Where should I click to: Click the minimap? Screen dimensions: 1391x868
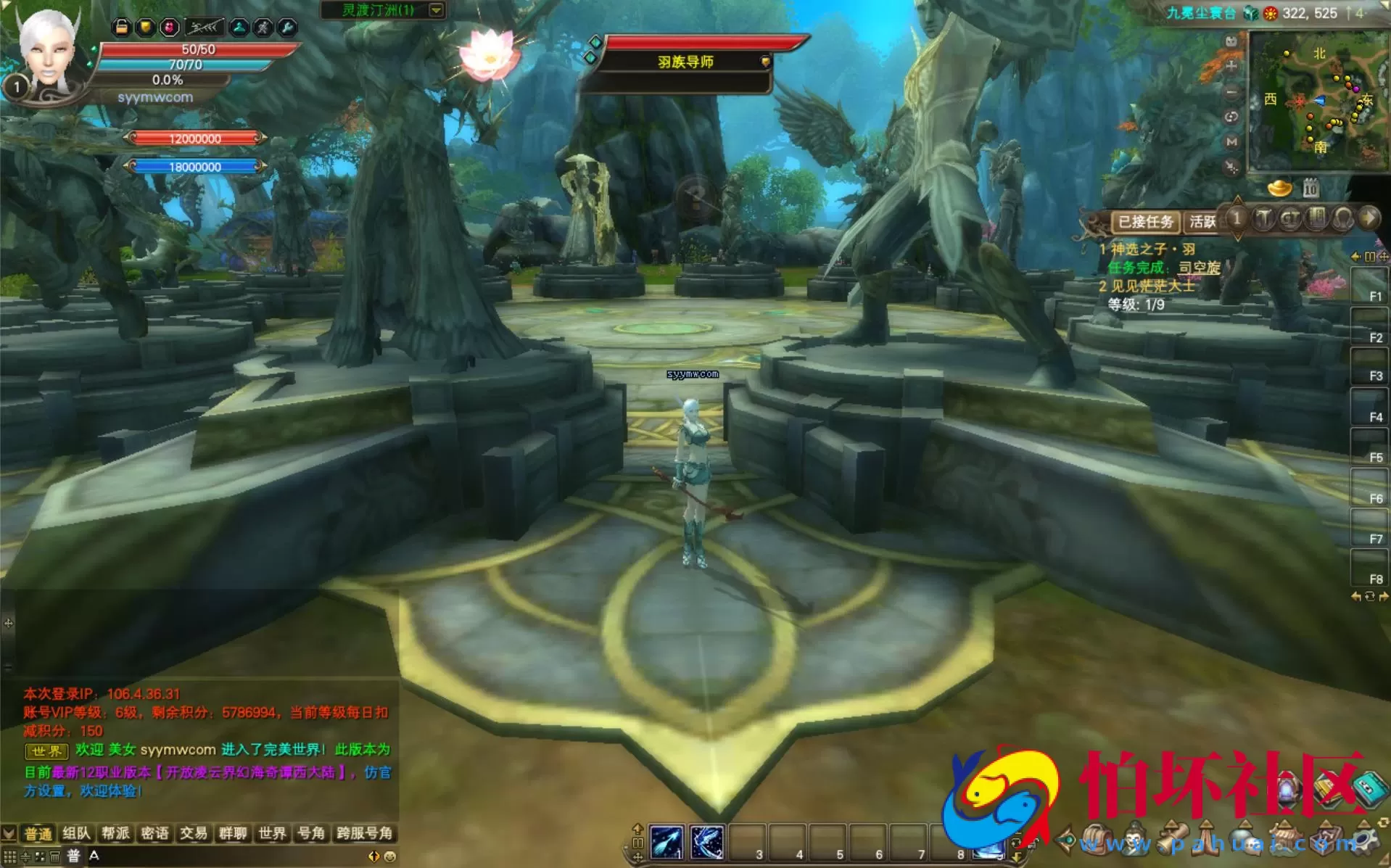(x=1318, y=100)
